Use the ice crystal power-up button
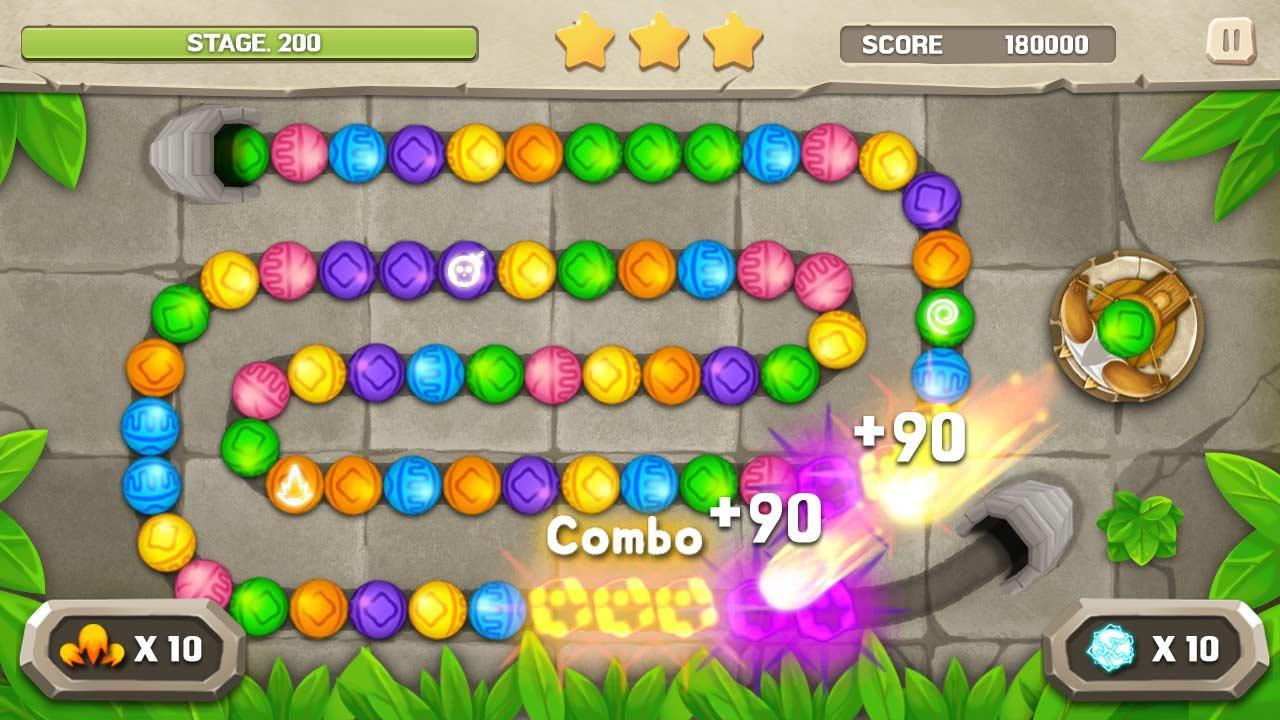 [1155, 650]
